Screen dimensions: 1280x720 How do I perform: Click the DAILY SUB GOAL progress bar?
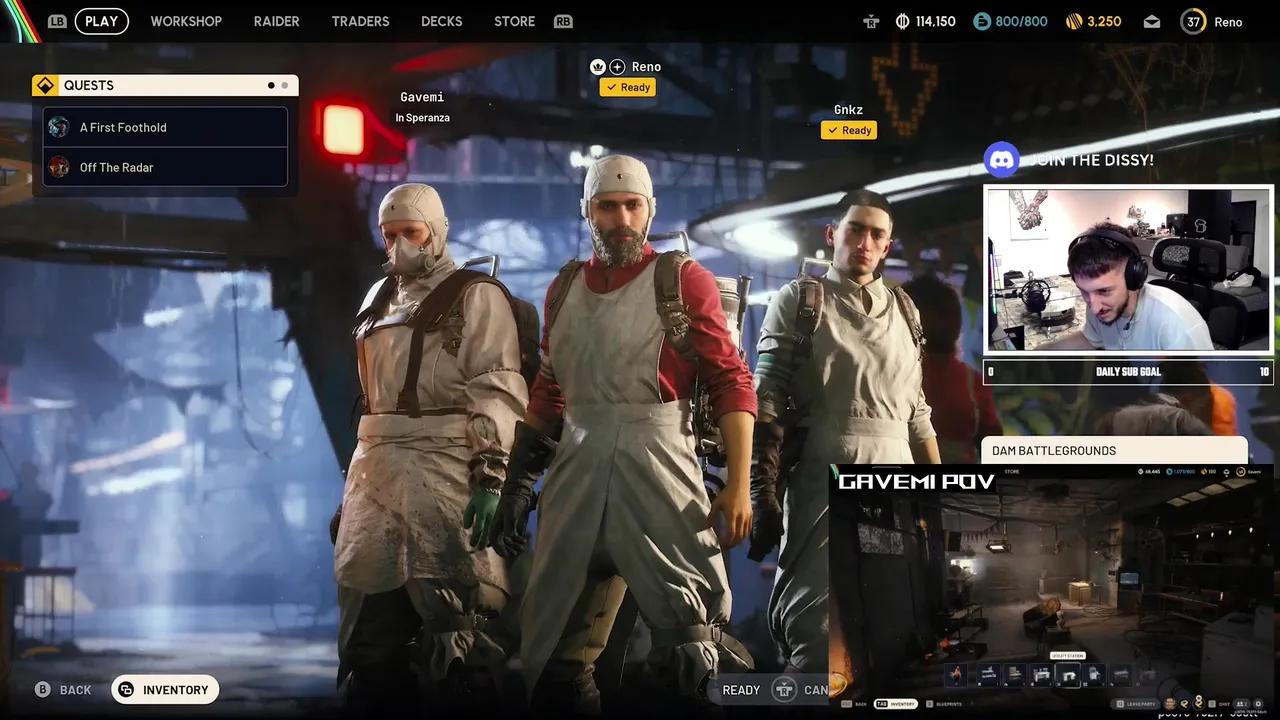coord(1128,371)
